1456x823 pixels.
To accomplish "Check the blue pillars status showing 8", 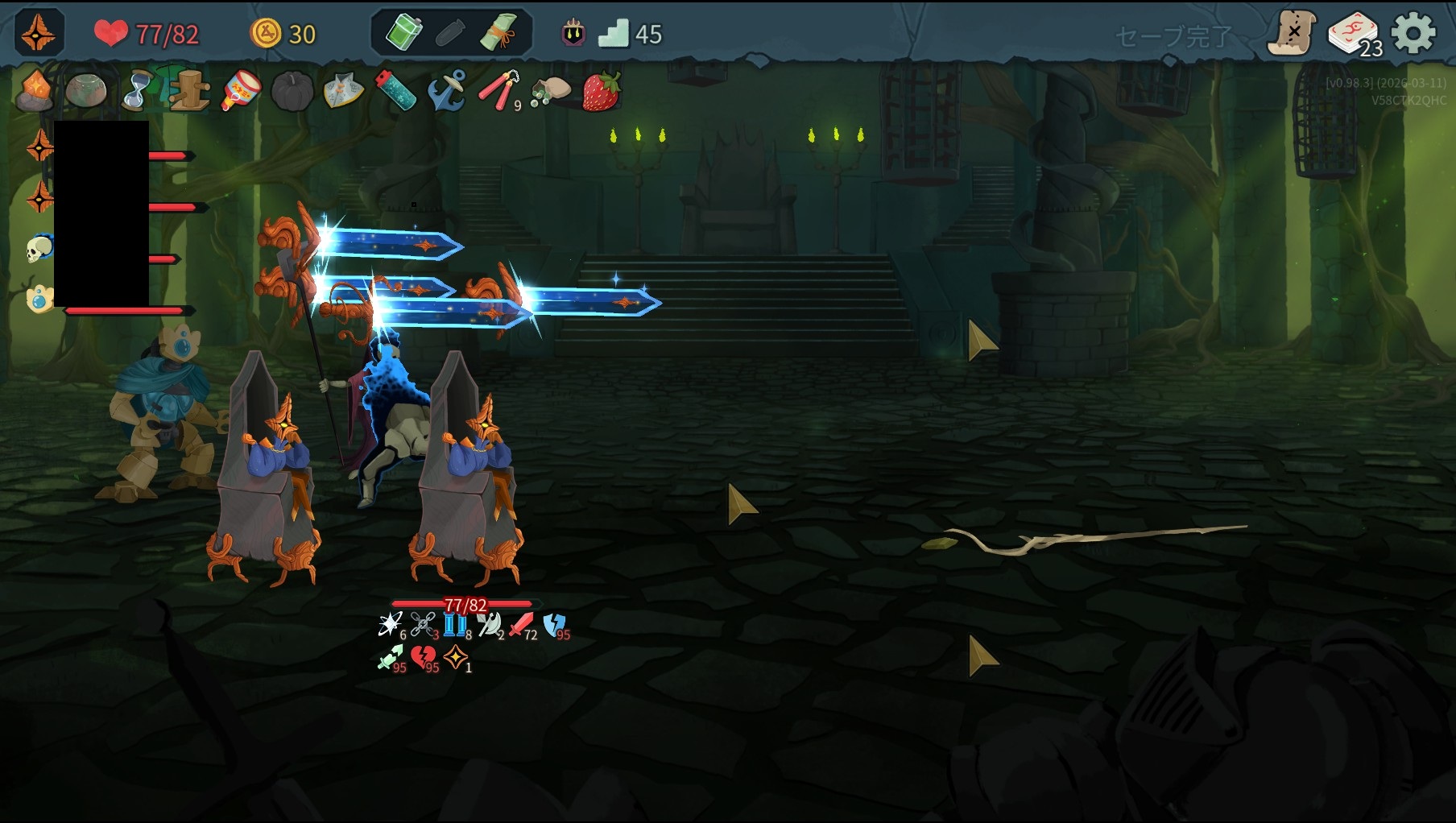I will 455,625.
